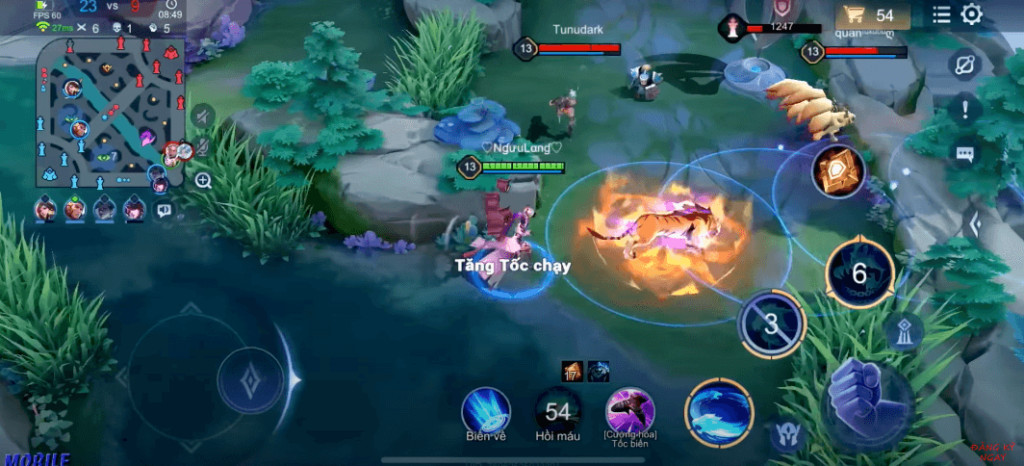The image size is (1024, 466).
Task: Toggle the muted speaker icon
Action: coord(203,116)
